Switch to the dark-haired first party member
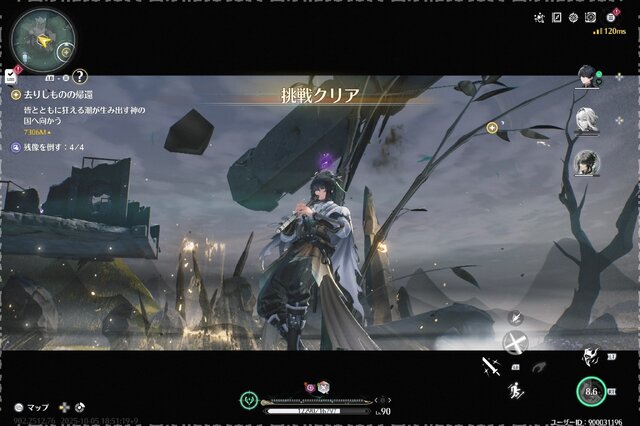 (x=587, y=76)
